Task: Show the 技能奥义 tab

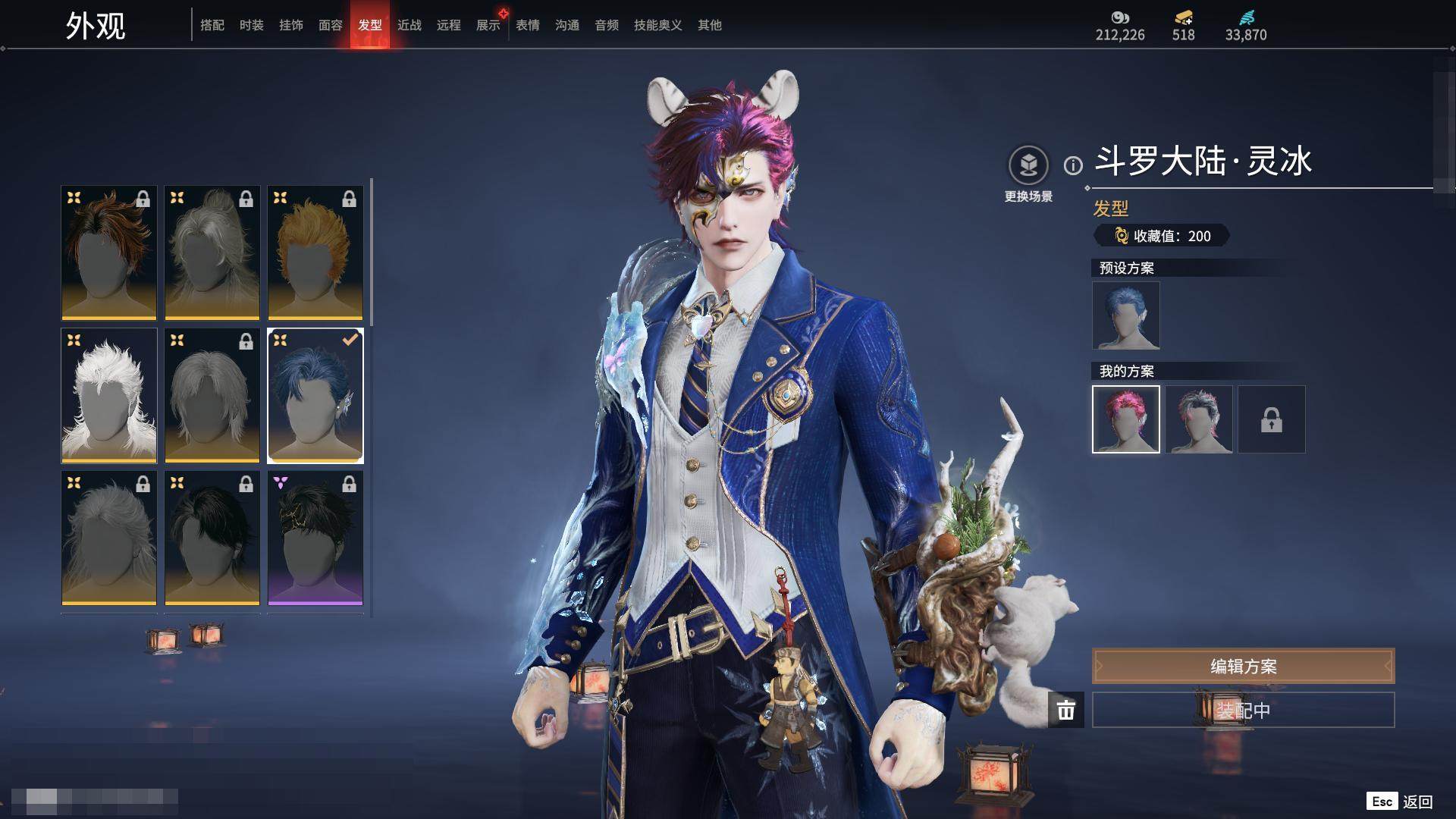Action: 657,25
